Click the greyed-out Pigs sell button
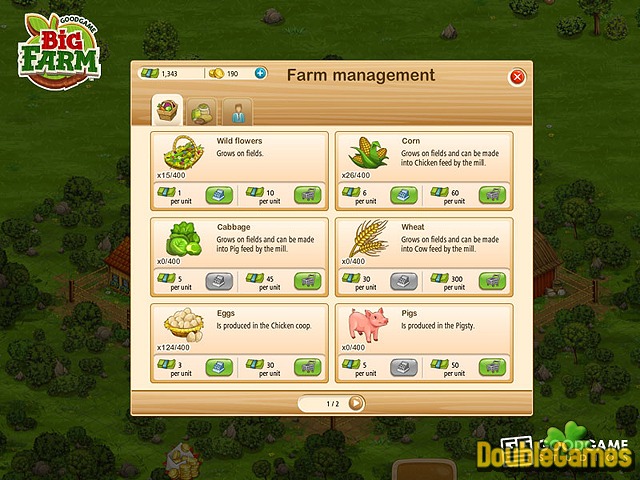Image resolution: width=640 pixels, height=480 pixels. [x=404, y=367]
